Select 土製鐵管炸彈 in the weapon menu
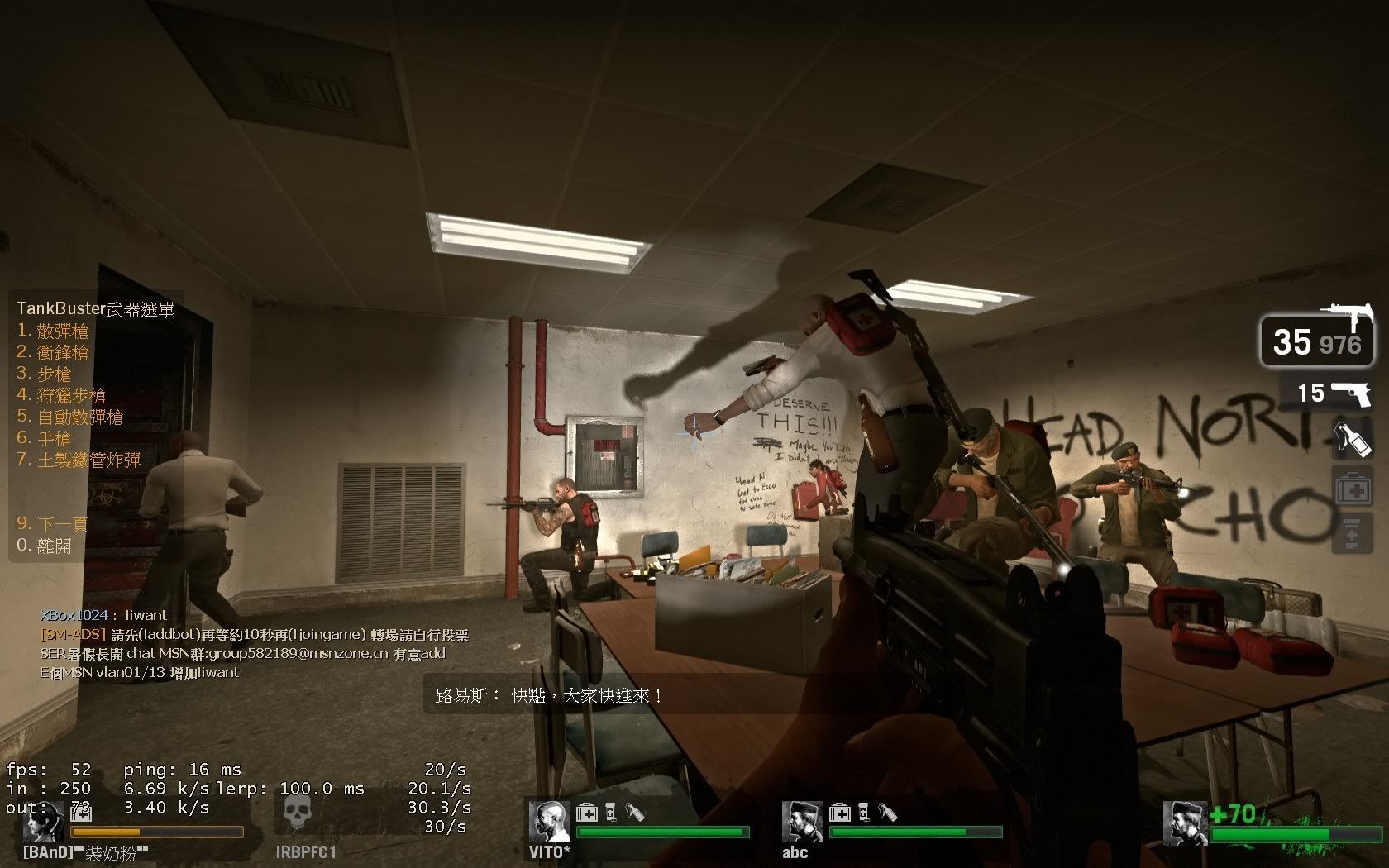The image size is (1389, 868). (x=79, y=460)
